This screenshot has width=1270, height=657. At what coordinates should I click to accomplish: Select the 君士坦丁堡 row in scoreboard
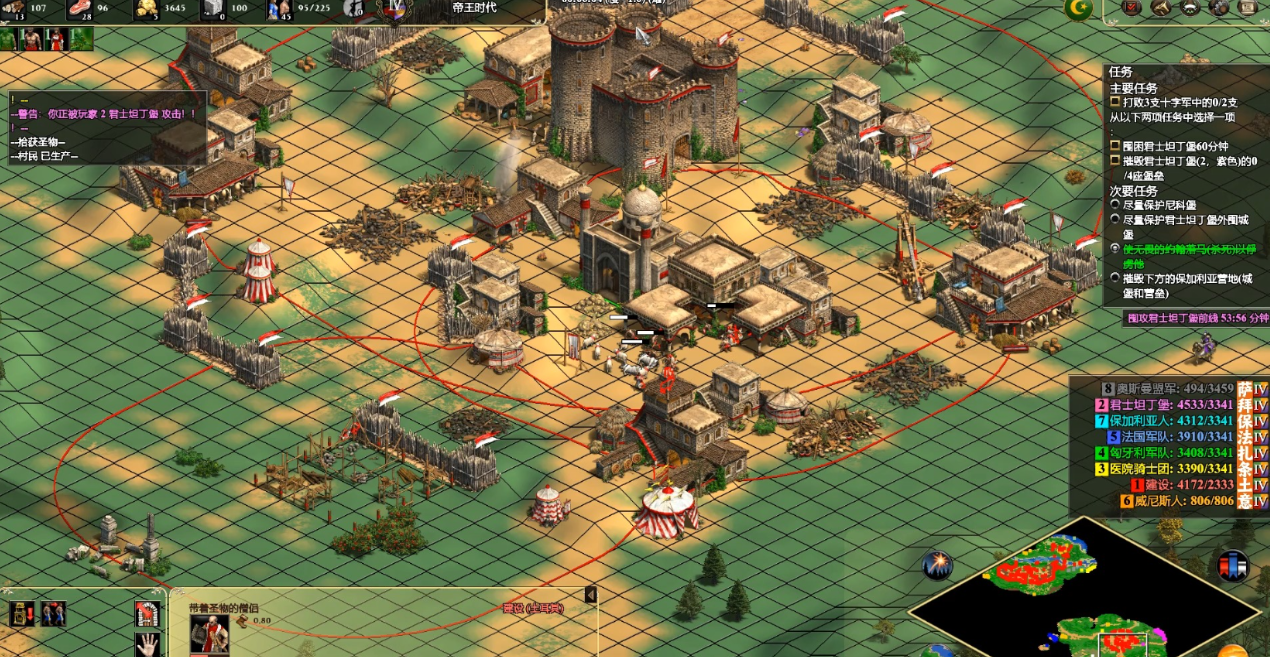[x=1166, y=405]
